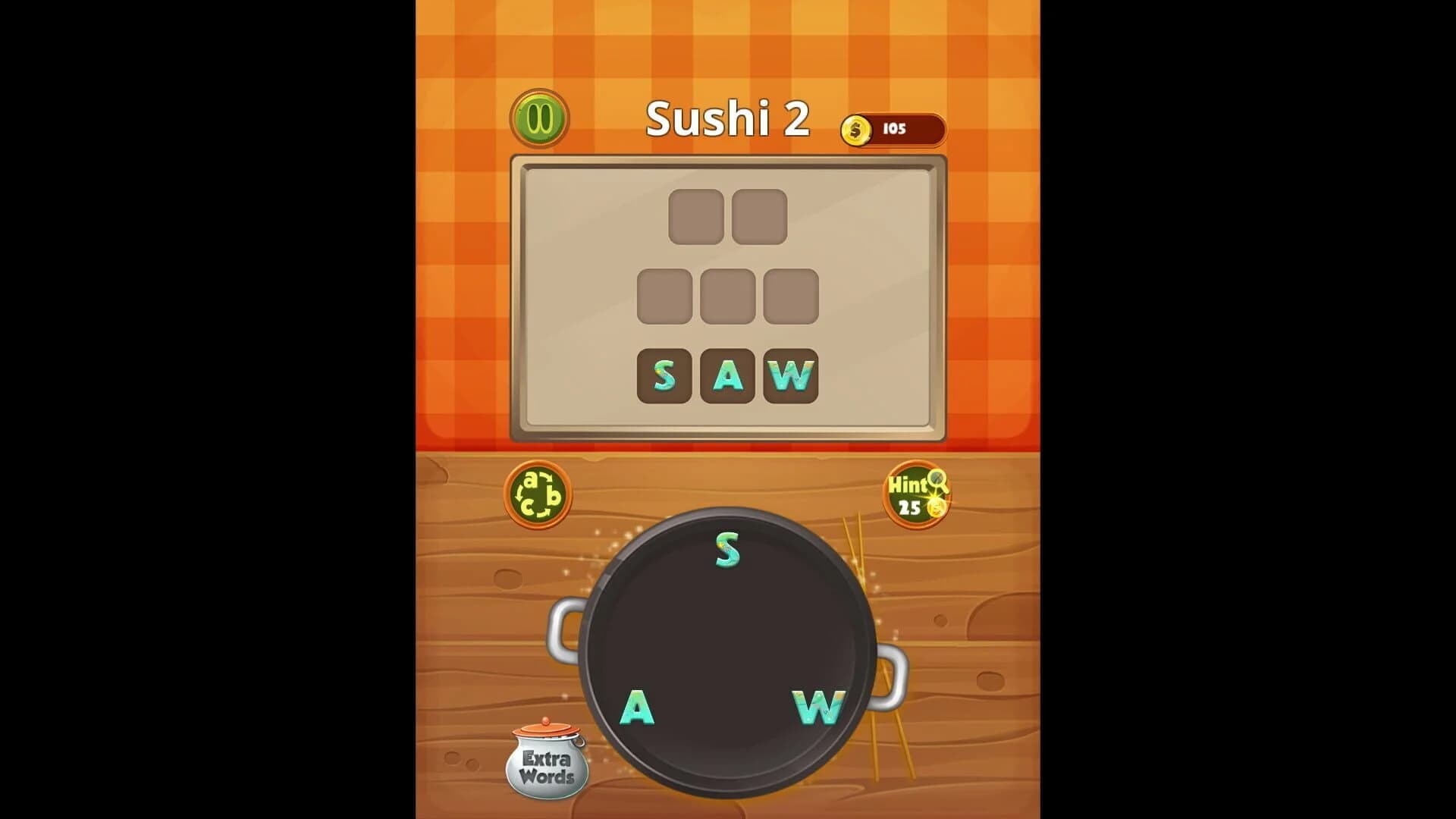Click the first empty tile in top row
Image resolution: width=1456 pixels, height=819 pixels.
click(697, 217)
